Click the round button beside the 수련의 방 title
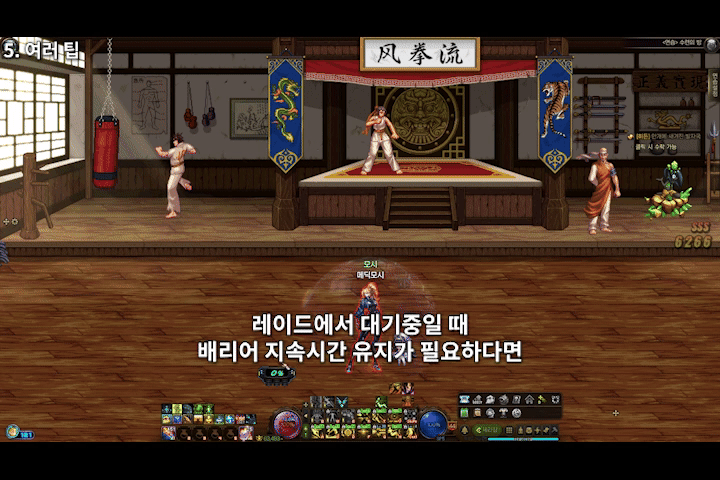 coord(713,43)
